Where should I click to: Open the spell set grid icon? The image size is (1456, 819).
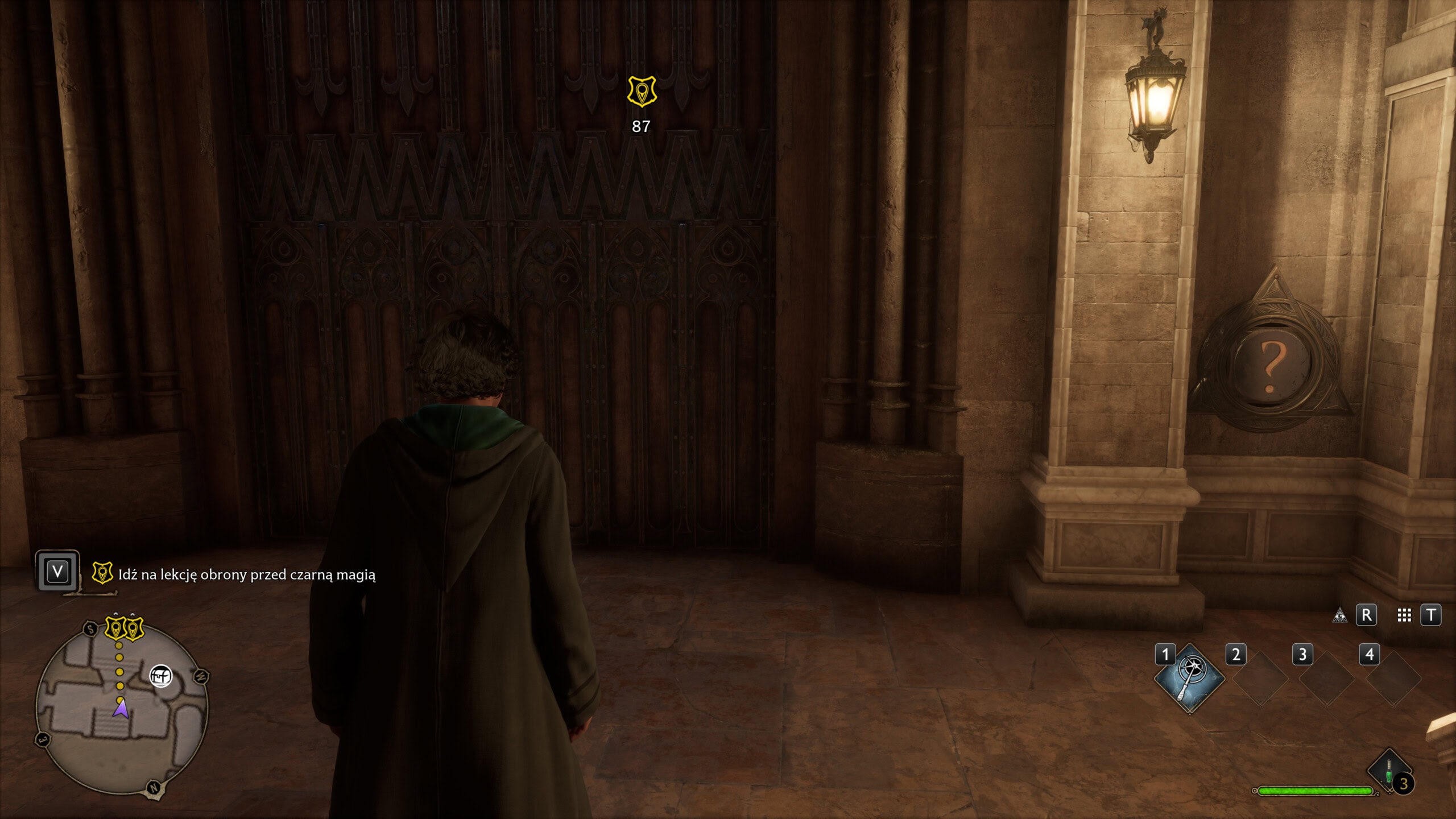pyautogui.click(x=1404, y=615)
